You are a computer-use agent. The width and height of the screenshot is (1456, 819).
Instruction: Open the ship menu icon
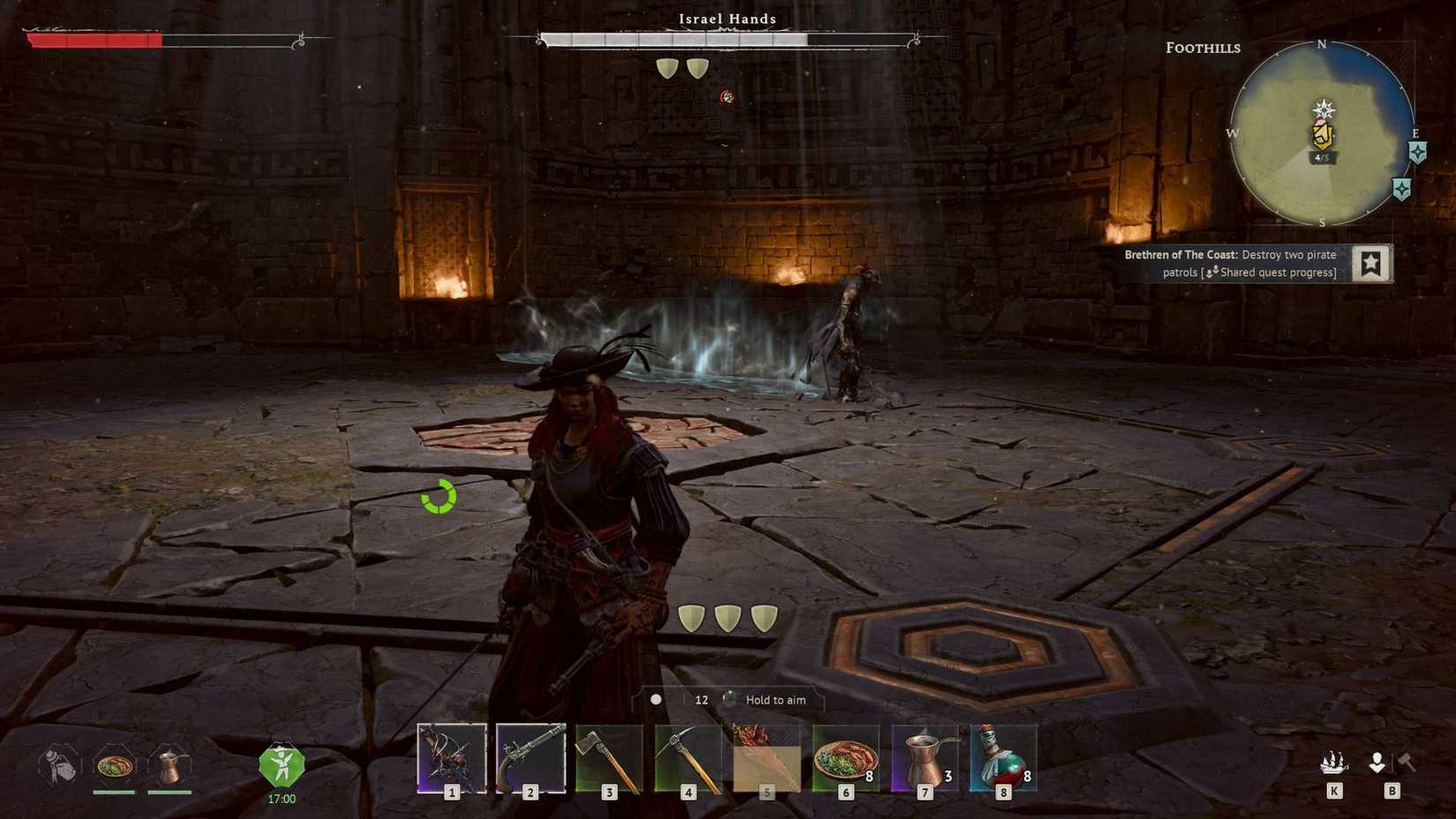coord(1333,763)
